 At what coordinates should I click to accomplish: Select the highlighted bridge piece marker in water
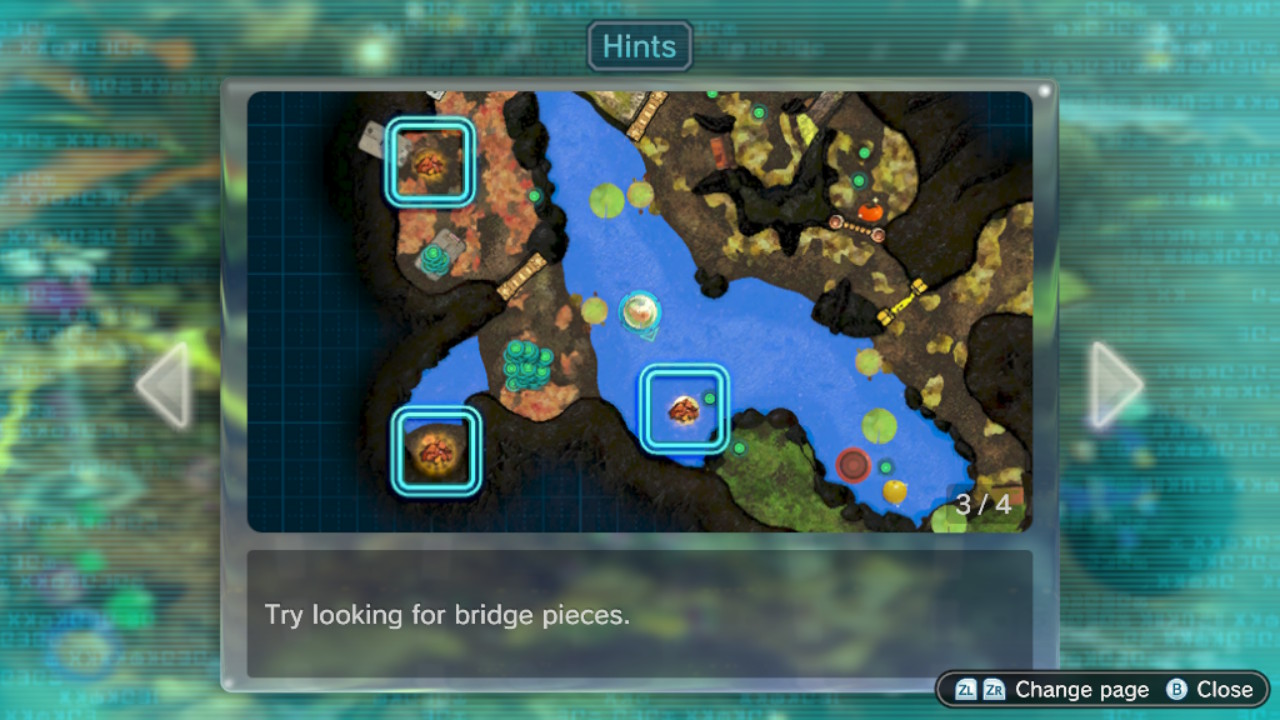point(684,408)
